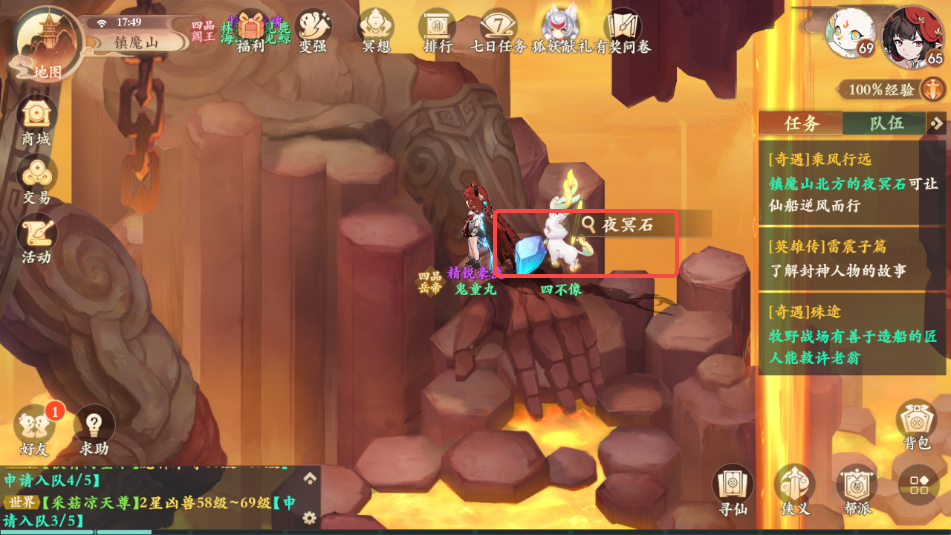Select the white pet avatar at level 69
Screen dimensions: 951x535
click(x=849, y=35)
